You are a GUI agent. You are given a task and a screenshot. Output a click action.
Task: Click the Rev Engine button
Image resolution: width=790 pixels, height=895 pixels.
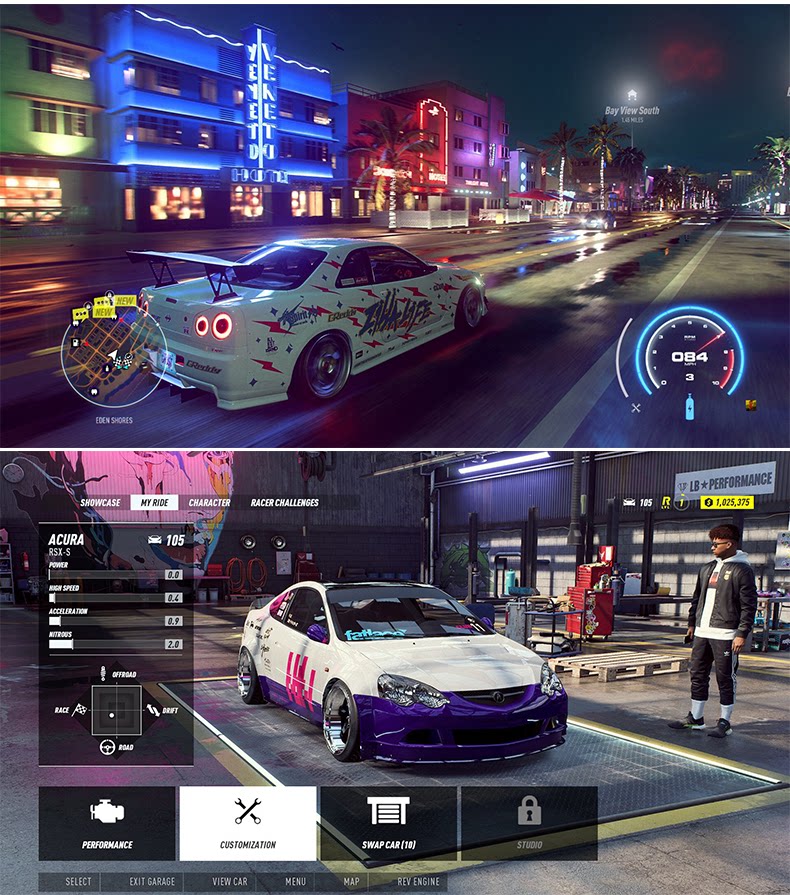pos(419,882)
